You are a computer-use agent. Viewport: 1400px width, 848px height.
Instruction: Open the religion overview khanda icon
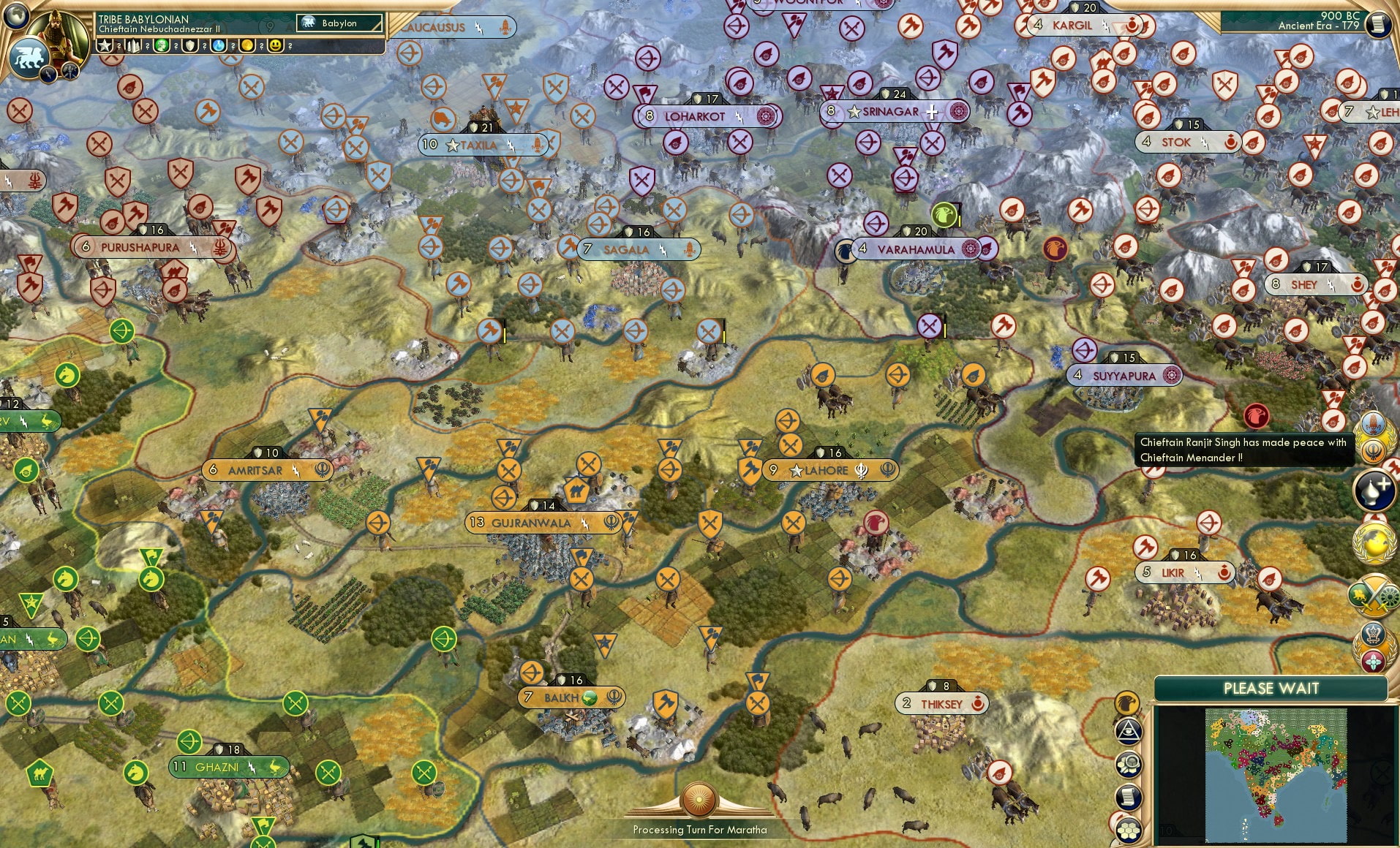(1372, 450)
